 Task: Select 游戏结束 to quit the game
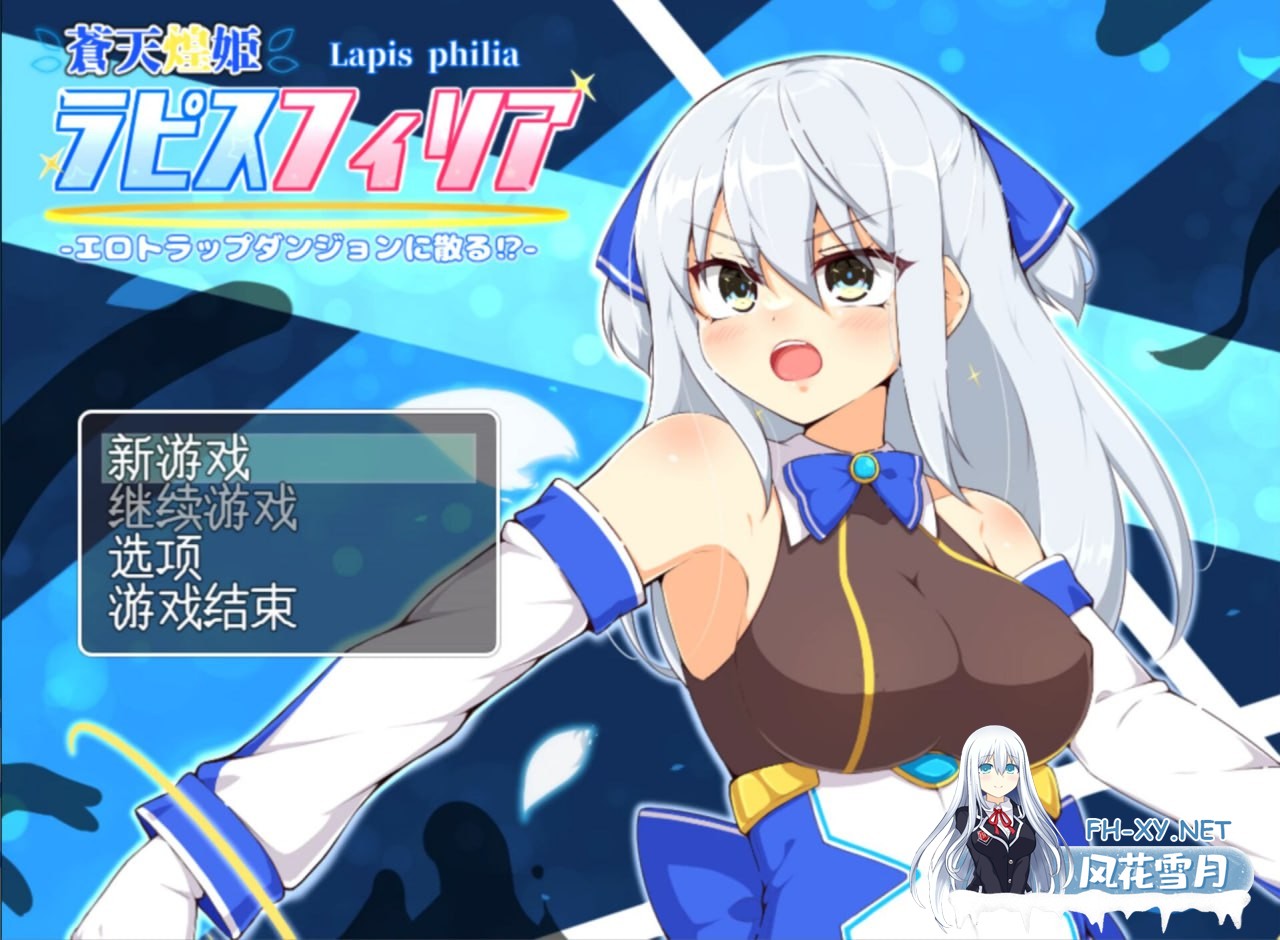[205, 608]
